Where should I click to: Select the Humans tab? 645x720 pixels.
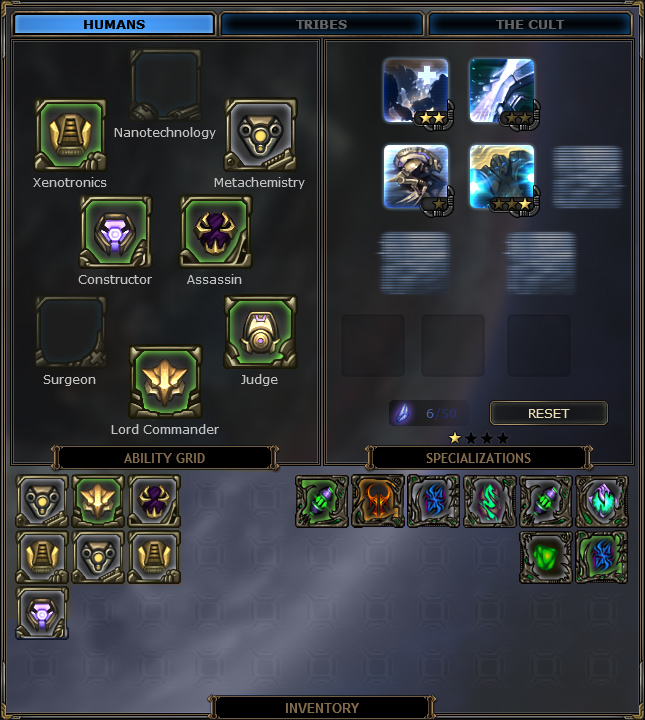[114, 24]
